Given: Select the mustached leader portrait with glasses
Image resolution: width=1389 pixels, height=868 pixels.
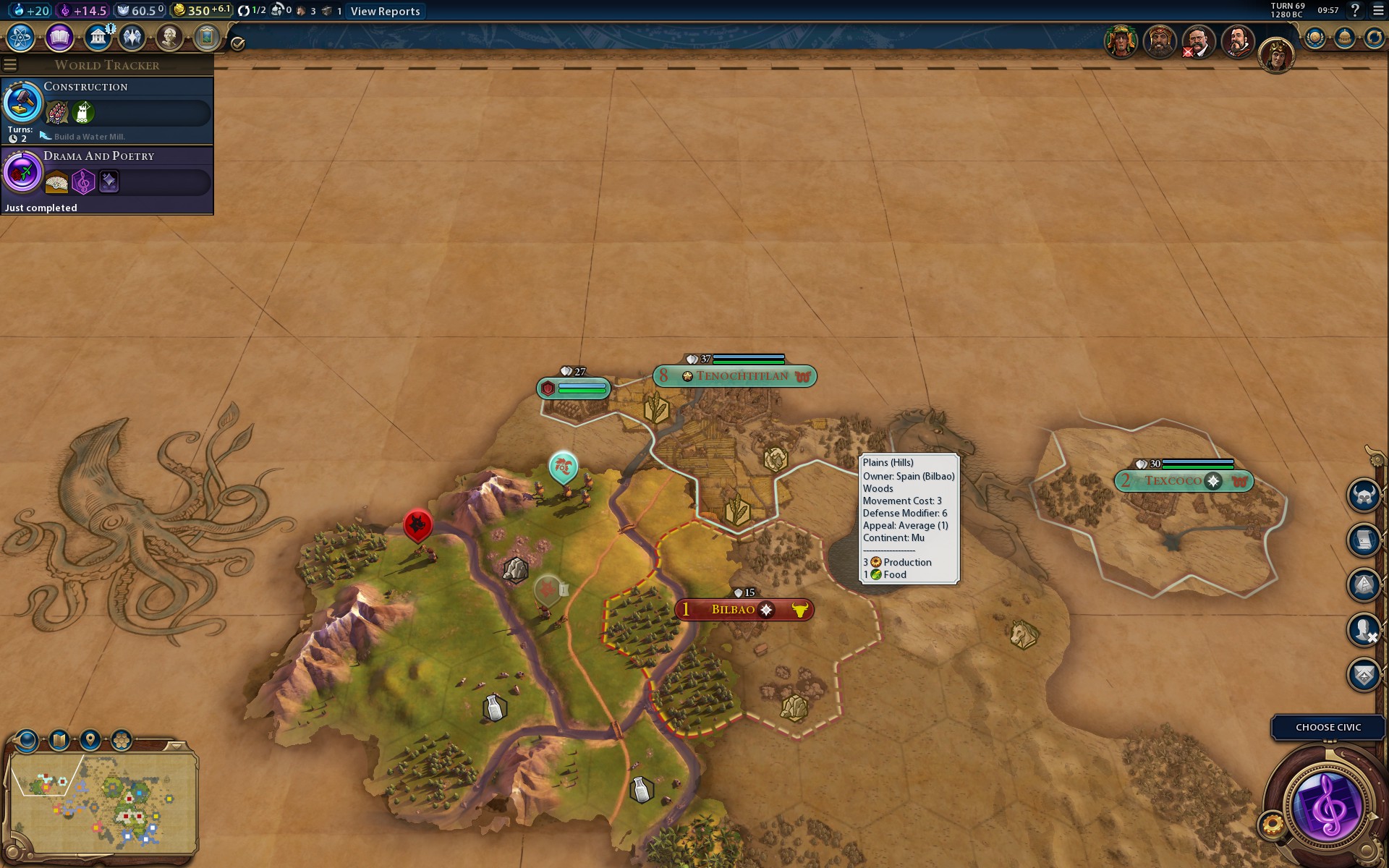Looking at the screenshot, I should click(1199, 41).
